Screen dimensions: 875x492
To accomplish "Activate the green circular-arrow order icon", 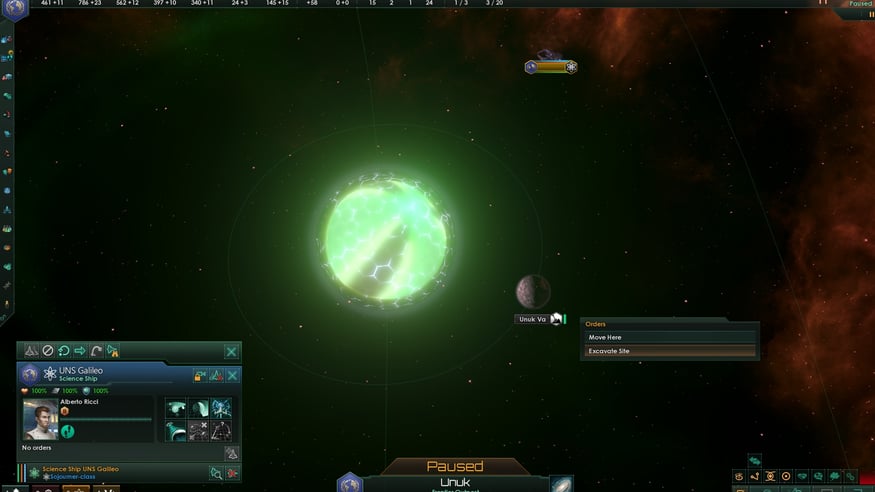I will click(63, 351).
